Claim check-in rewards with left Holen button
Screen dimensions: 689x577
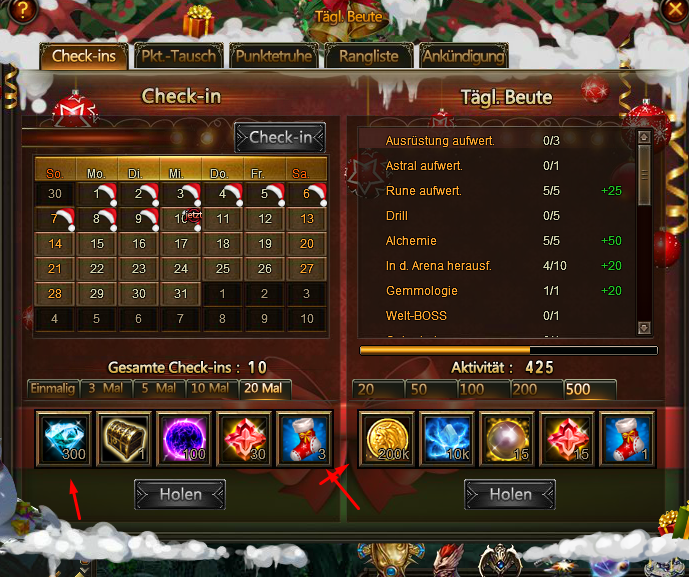[x=180, y=494]
